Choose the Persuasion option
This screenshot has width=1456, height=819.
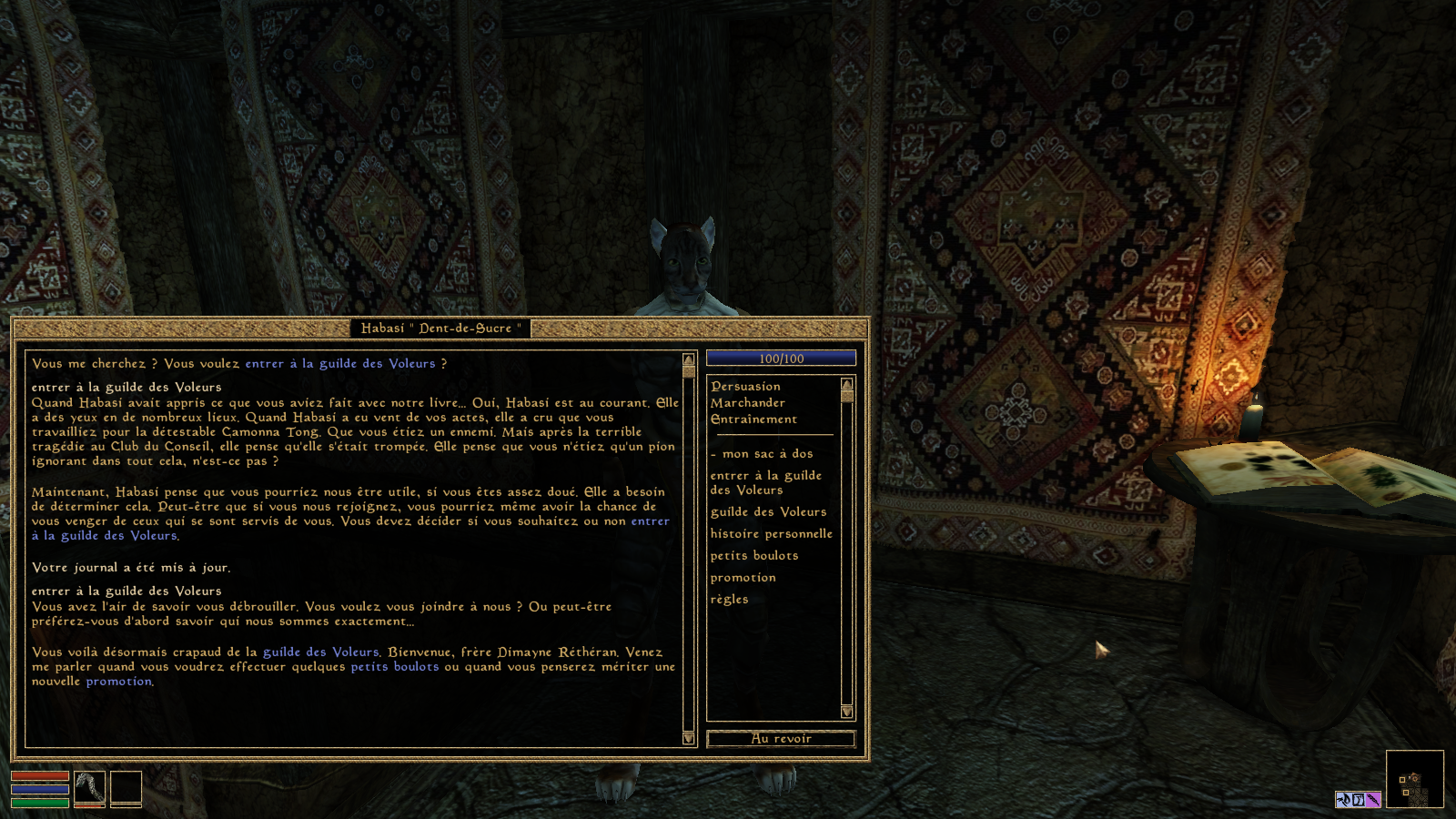[x=745, y=387]
